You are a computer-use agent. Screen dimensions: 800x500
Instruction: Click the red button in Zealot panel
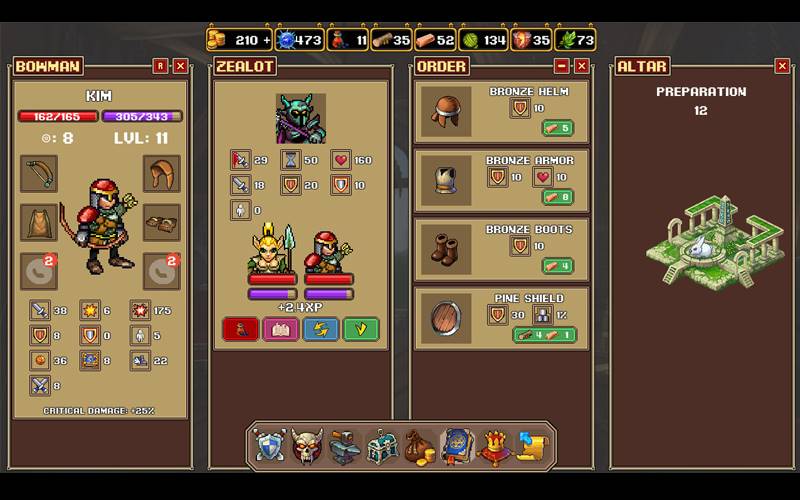240,329
